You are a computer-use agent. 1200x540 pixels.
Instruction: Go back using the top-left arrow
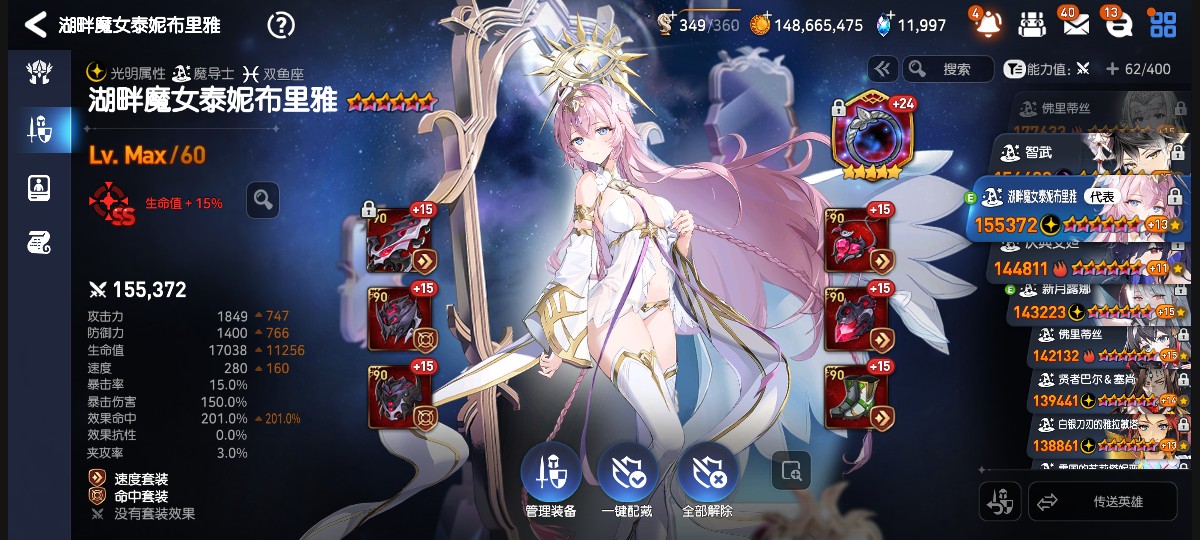click(x=35, y=24)
